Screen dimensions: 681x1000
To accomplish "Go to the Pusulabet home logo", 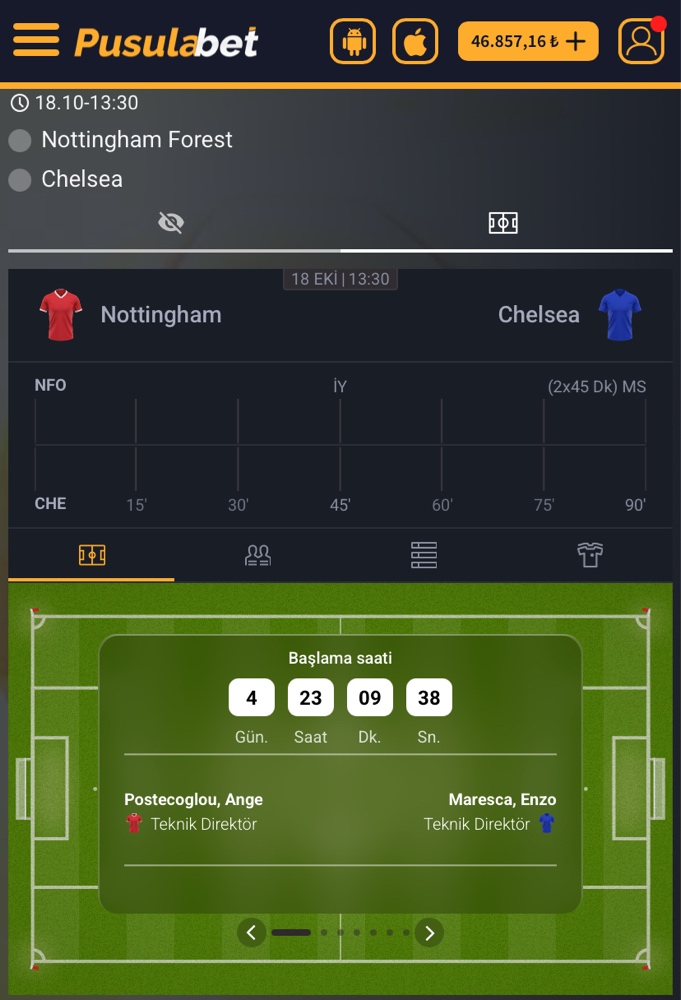I will pos(166,42).
